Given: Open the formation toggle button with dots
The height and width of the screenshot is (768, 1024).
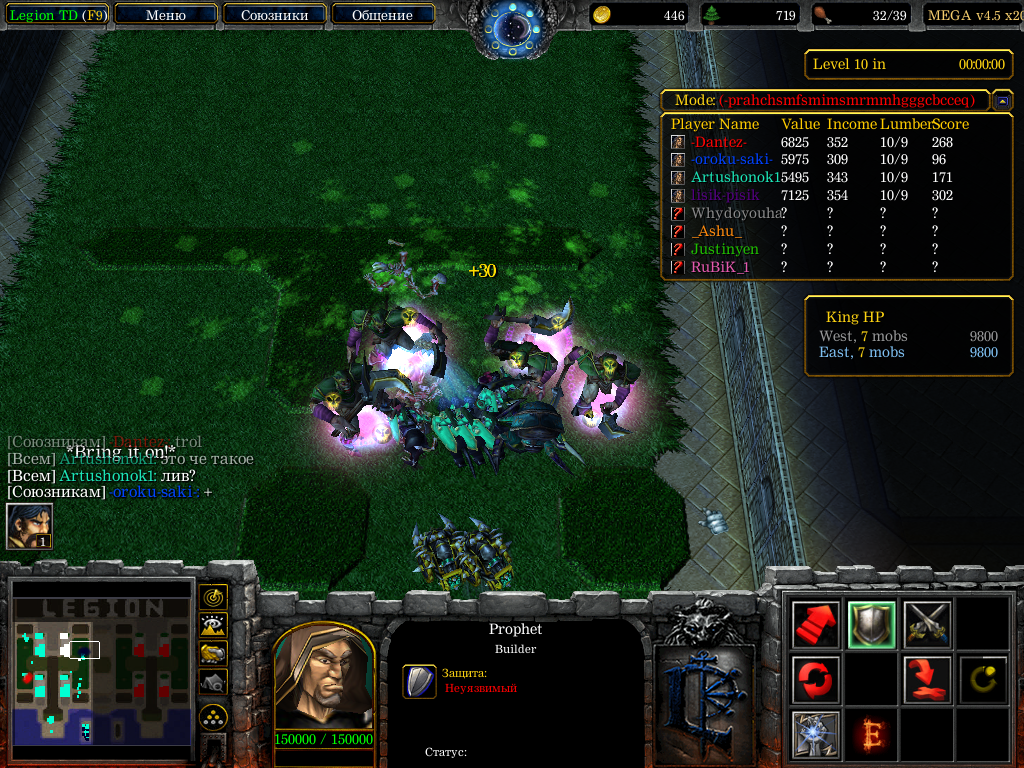Looking at the screenshot, I should [x=213, y=716].
